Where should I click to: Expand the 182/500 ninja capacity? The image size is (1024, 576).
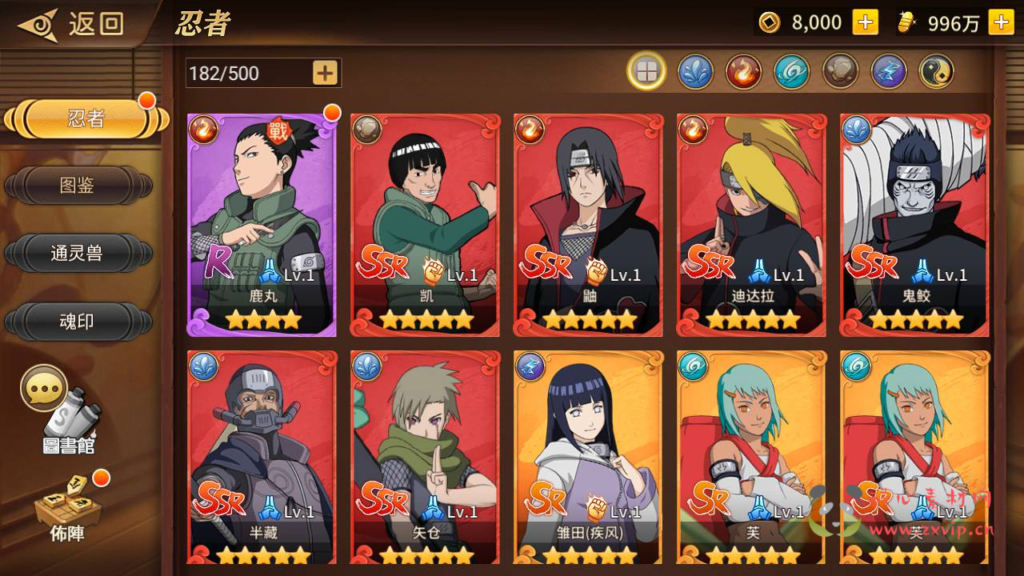pyautogui.click(x=325, y=72)
